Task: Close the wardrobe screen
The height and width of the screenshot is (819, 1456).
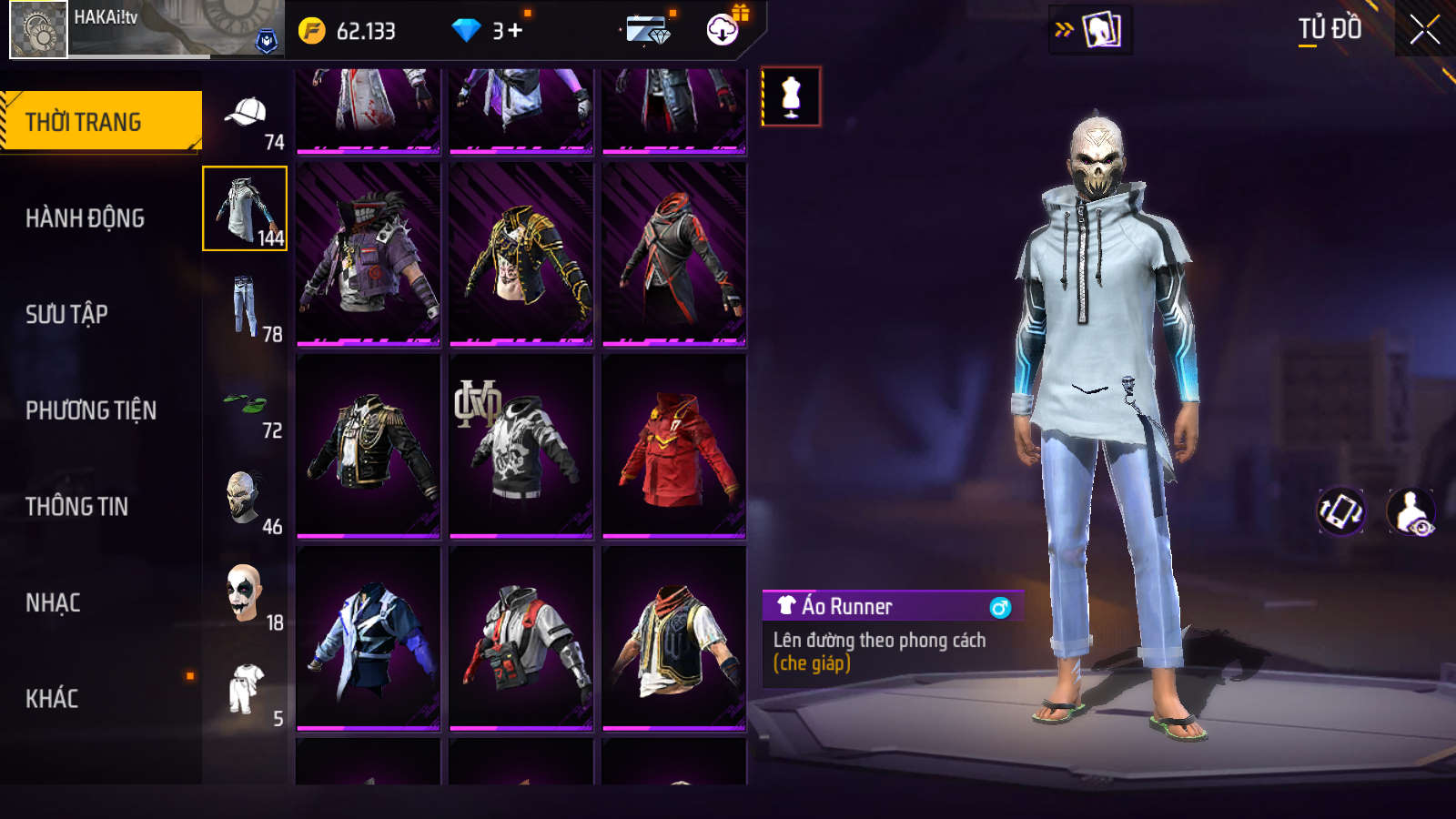Action: tap(1424, 30)
